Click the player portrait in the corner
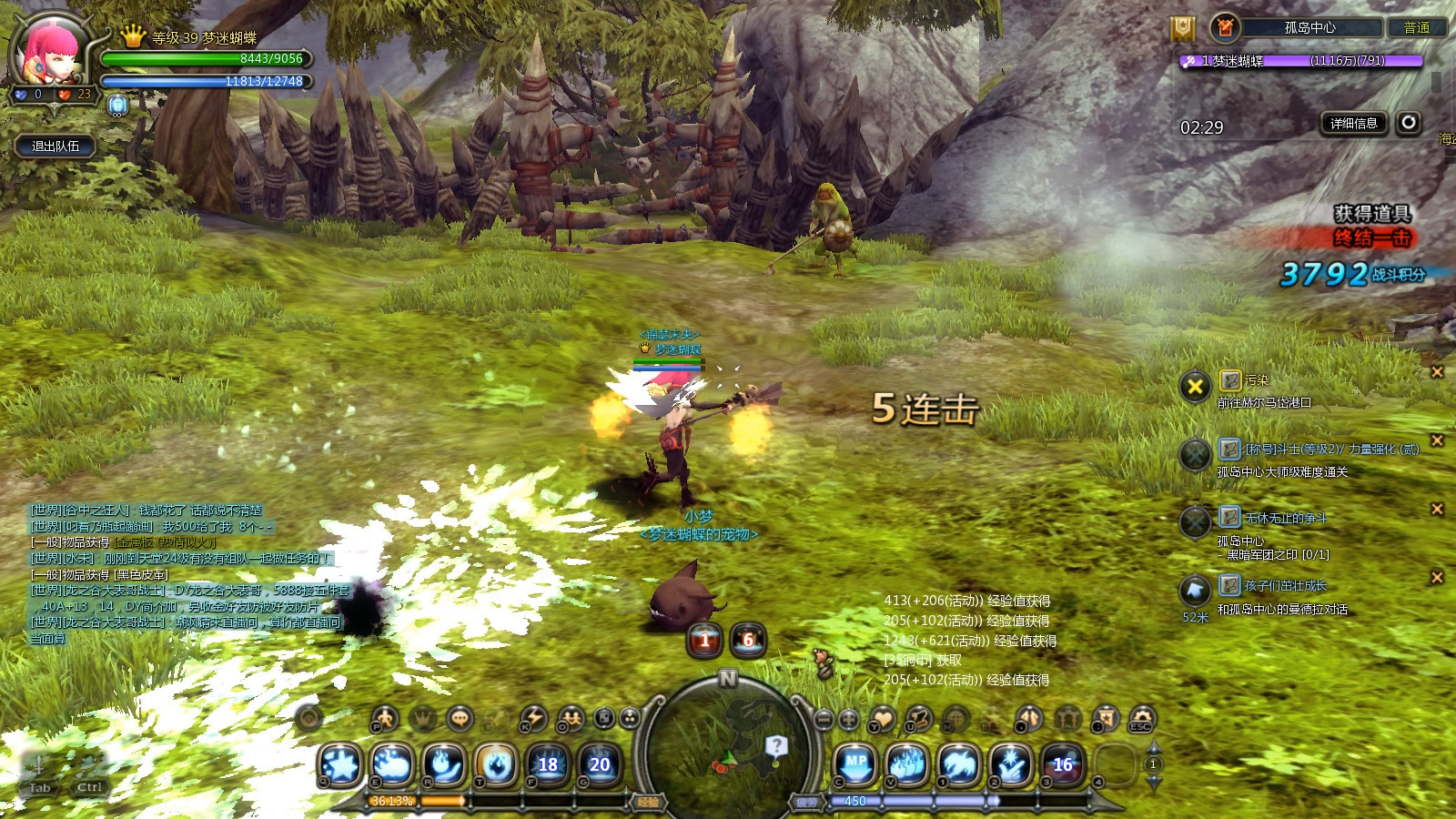 point(52,53)
